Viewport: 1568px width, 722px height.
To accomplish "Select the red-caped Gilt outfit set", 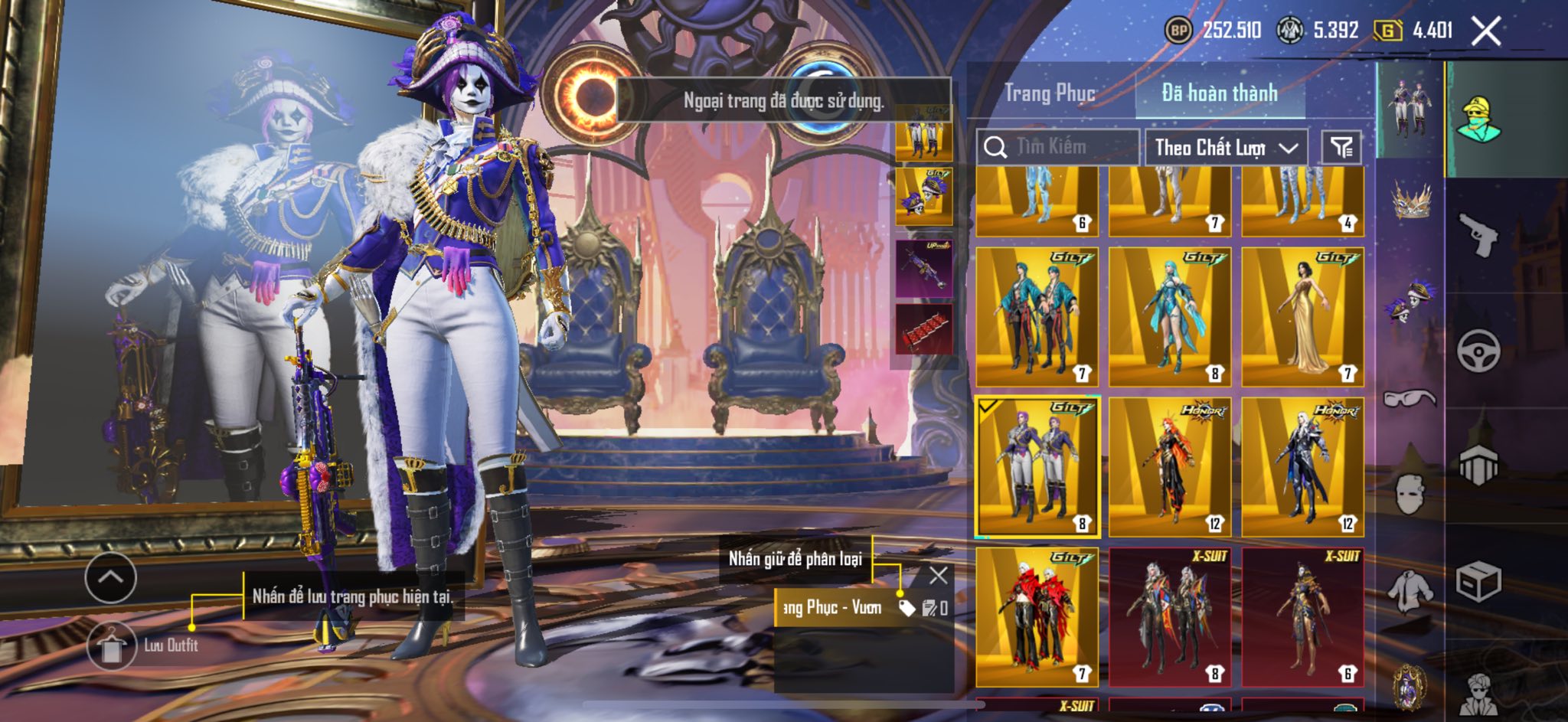I will 1037,616.
